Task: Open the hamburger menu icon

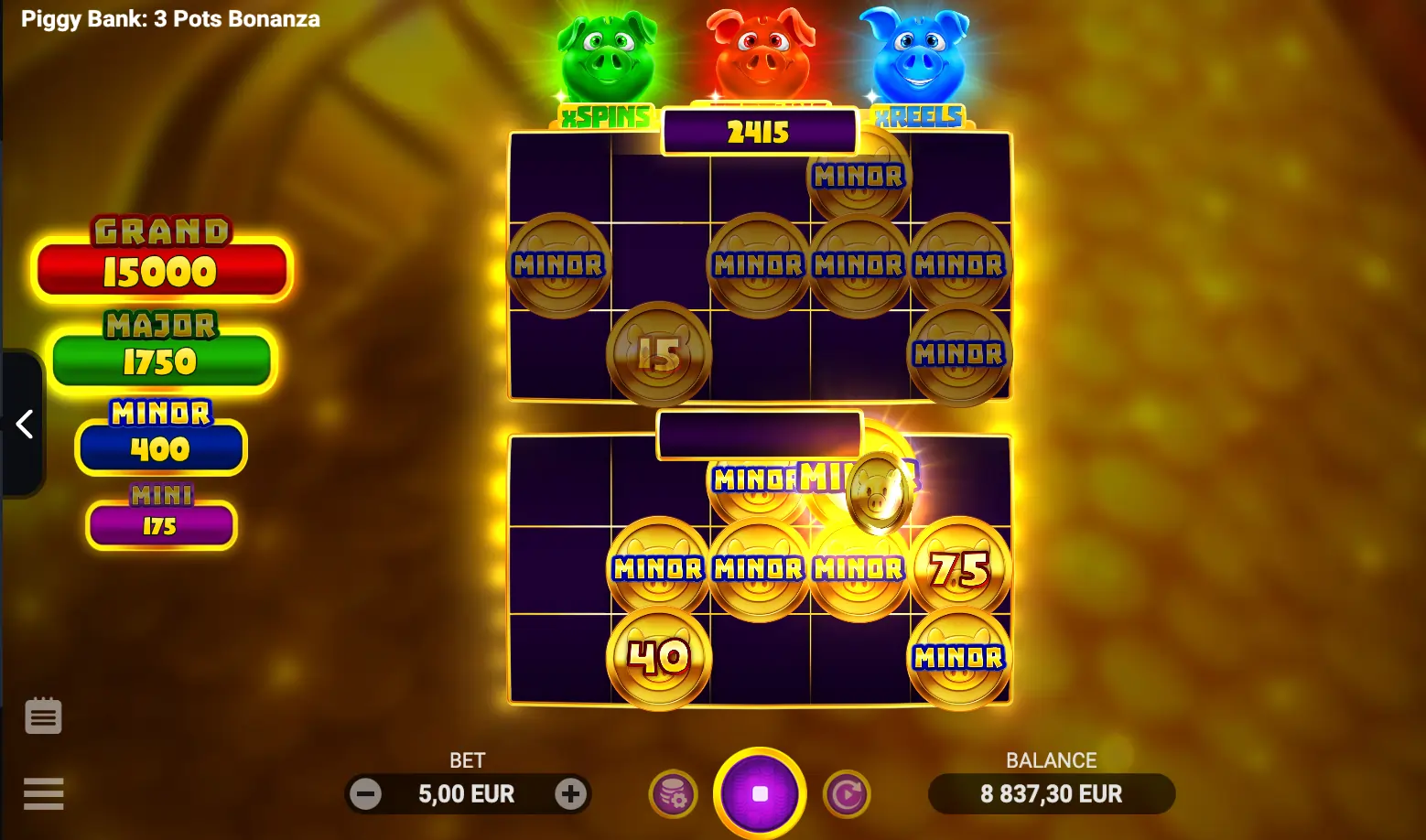Action: (43, 793)
